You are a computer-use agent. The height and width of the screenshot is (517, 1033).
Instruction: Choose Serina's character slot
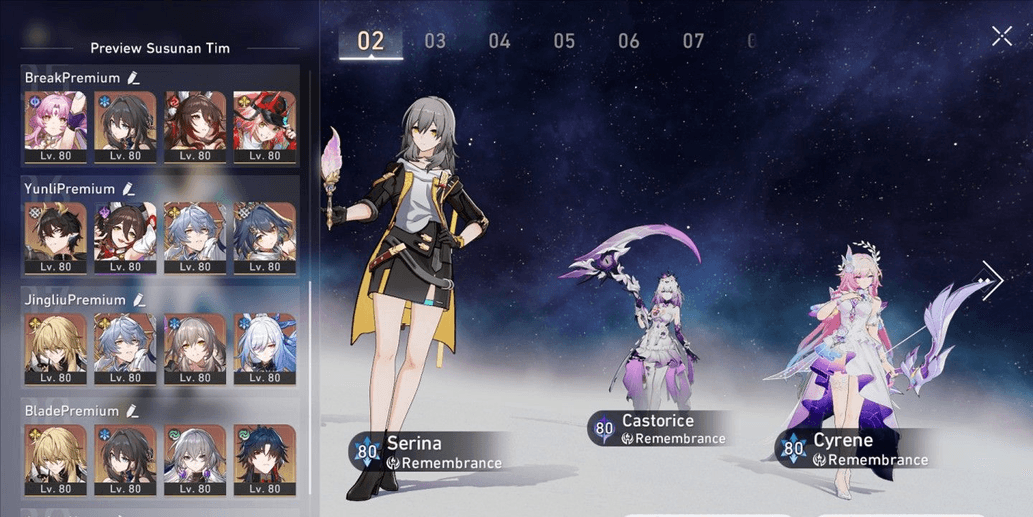[418, 300]
